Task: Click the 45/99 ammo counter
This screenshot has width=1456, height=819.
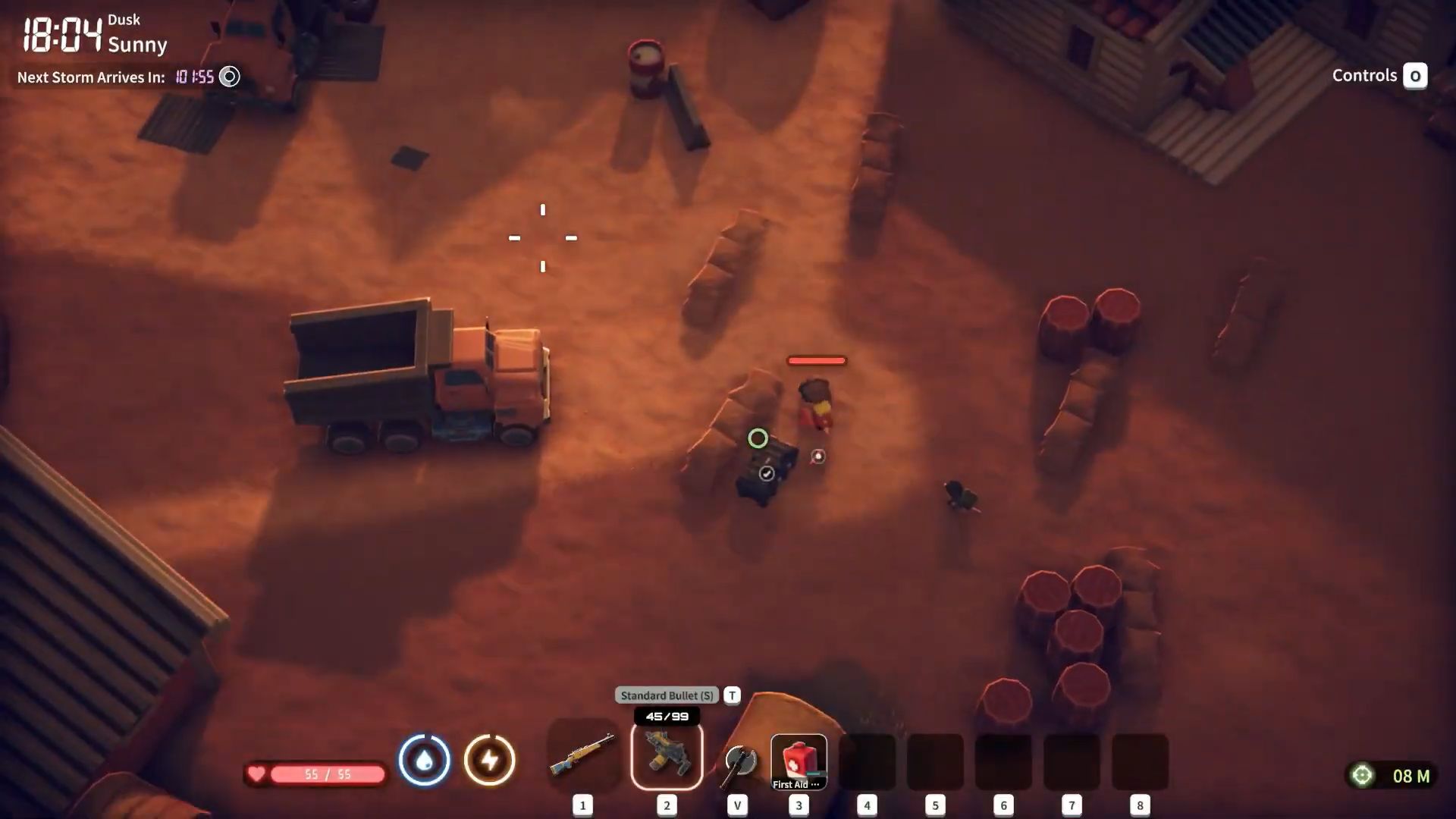Action: click(x=665, y=715)
